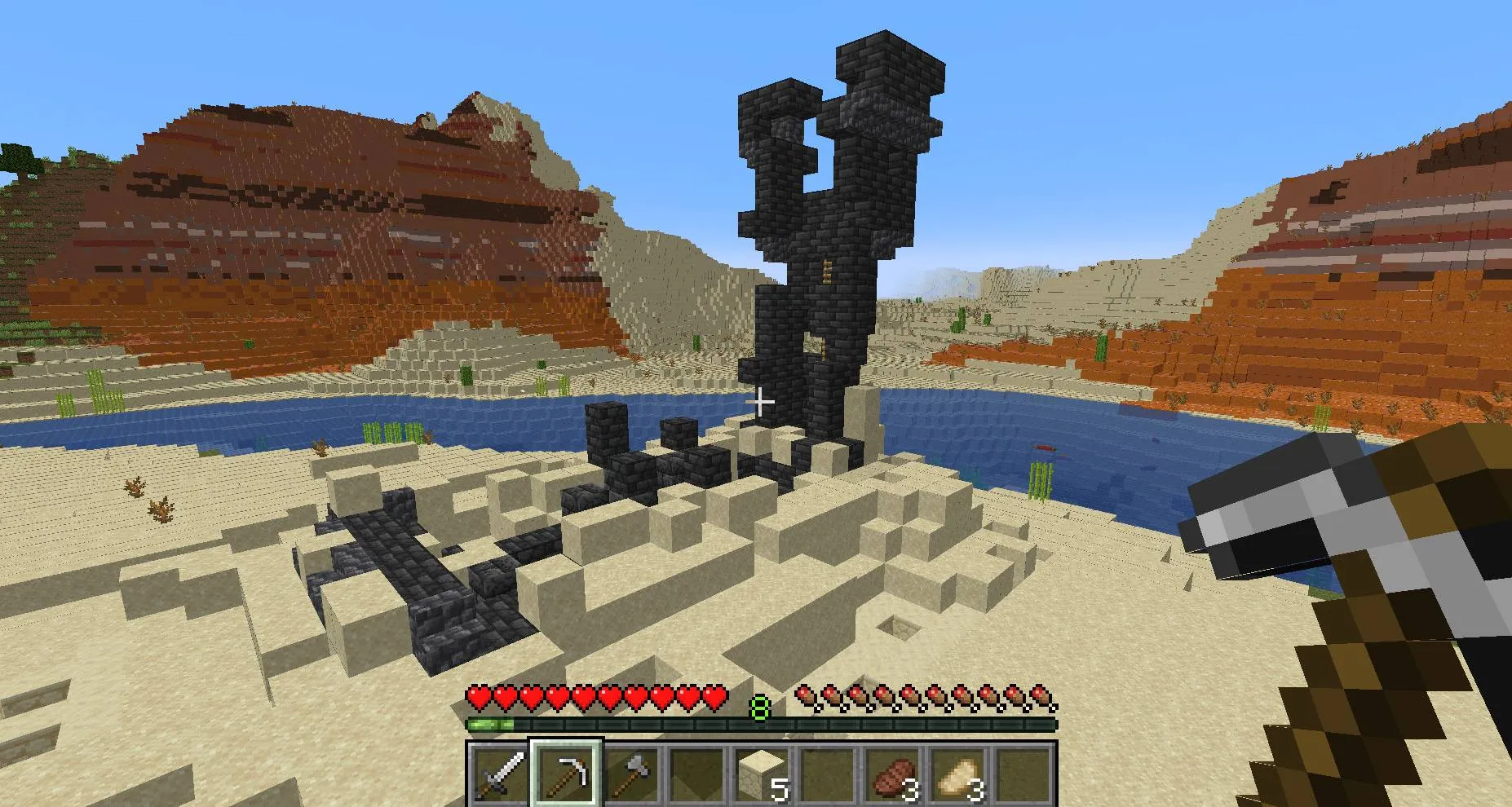
Task: Click the crosshair at screen center
Action: 760,401
